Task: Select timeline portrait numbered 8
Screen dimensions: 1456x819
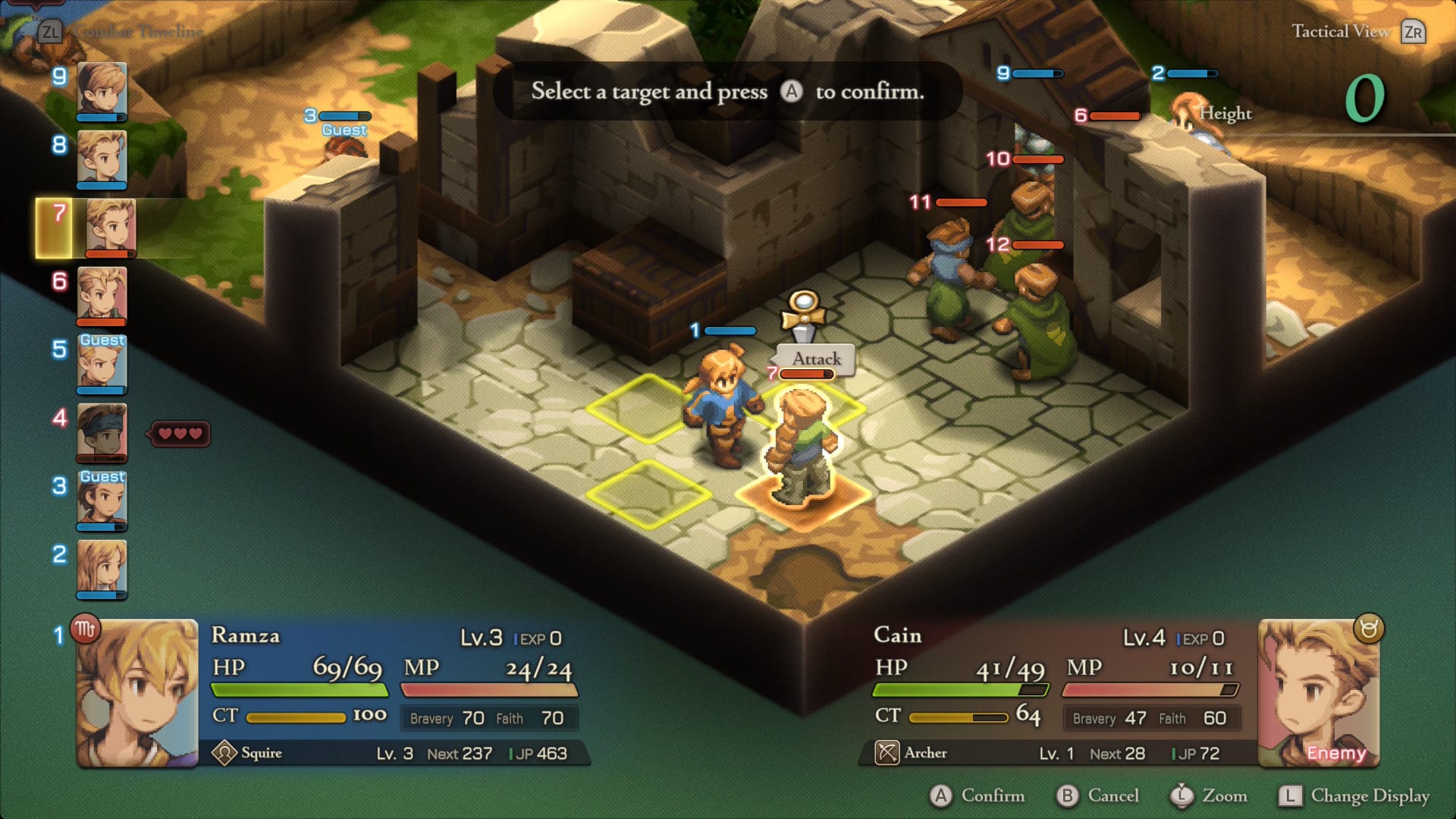Action: pos(102,159)
